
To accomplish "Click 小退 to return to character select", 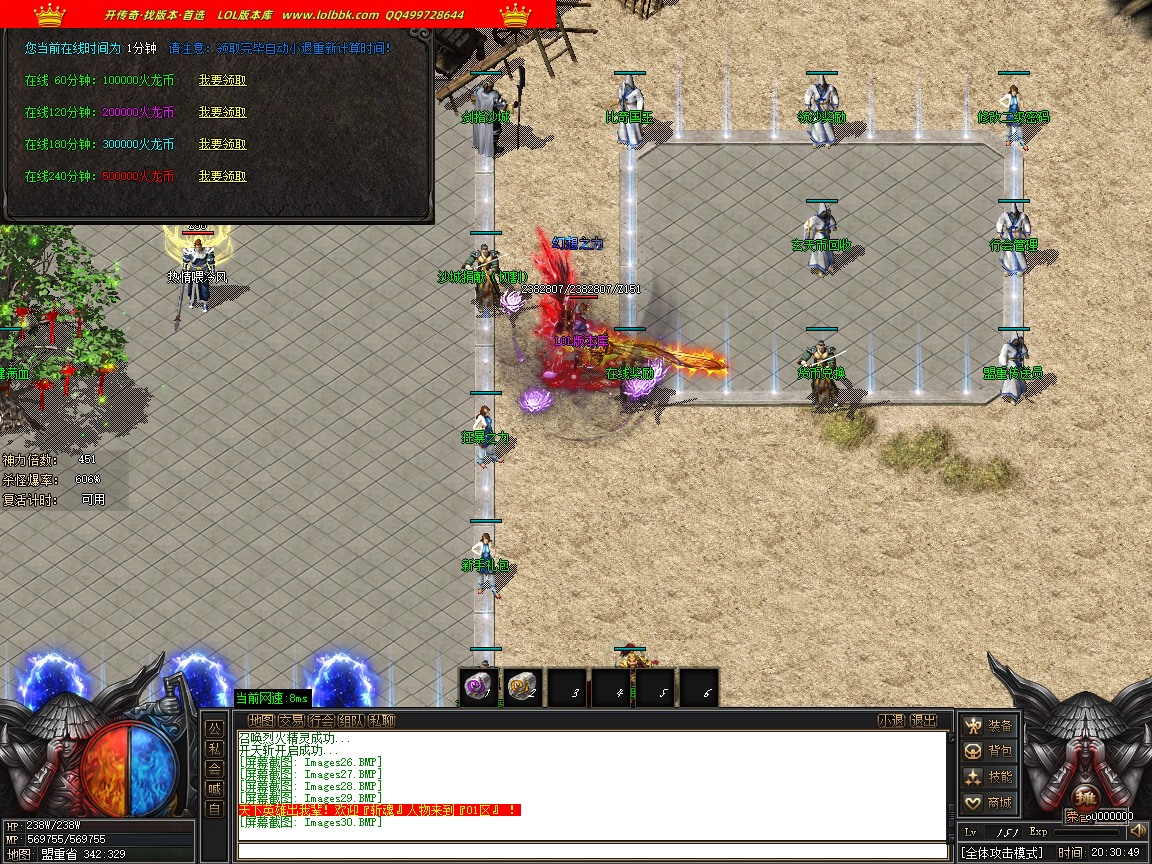I will [x=891, y=720].
